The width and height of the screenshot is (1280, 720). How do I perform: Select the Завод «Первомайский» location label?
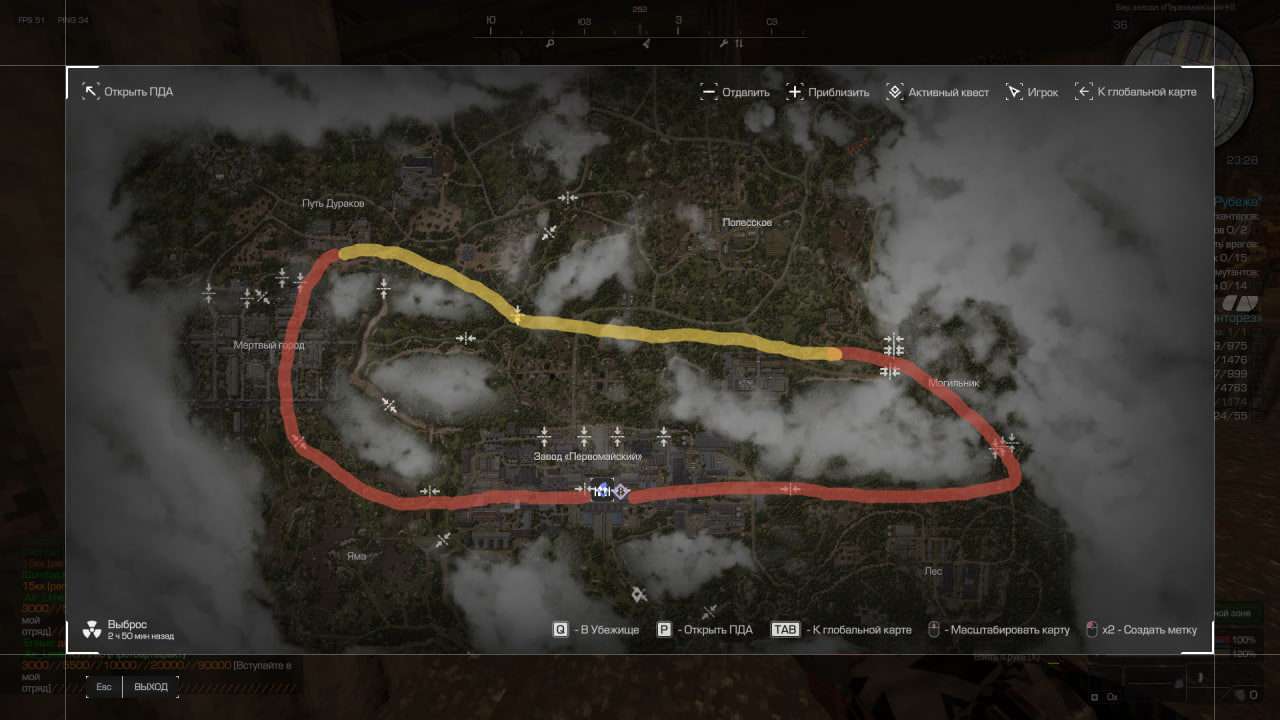click(587, 456)
